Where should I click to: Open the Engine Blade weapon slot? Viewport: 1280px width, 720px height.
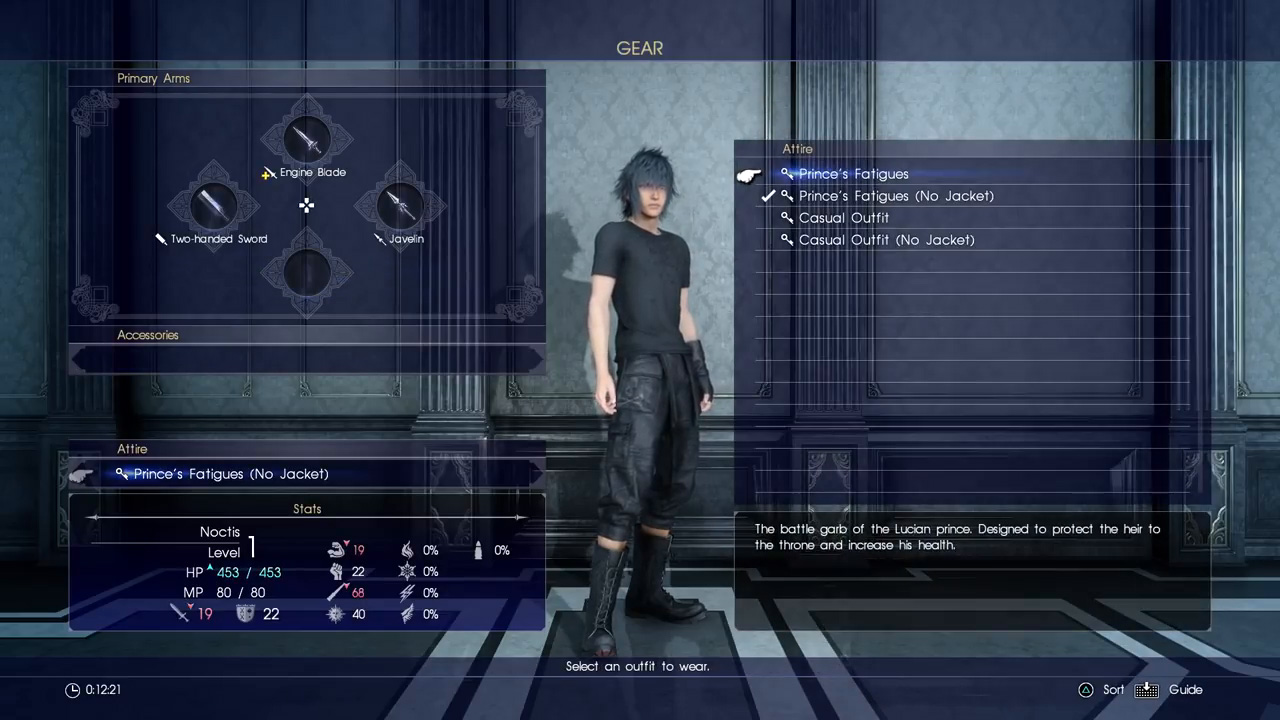[x=307, y=142]
